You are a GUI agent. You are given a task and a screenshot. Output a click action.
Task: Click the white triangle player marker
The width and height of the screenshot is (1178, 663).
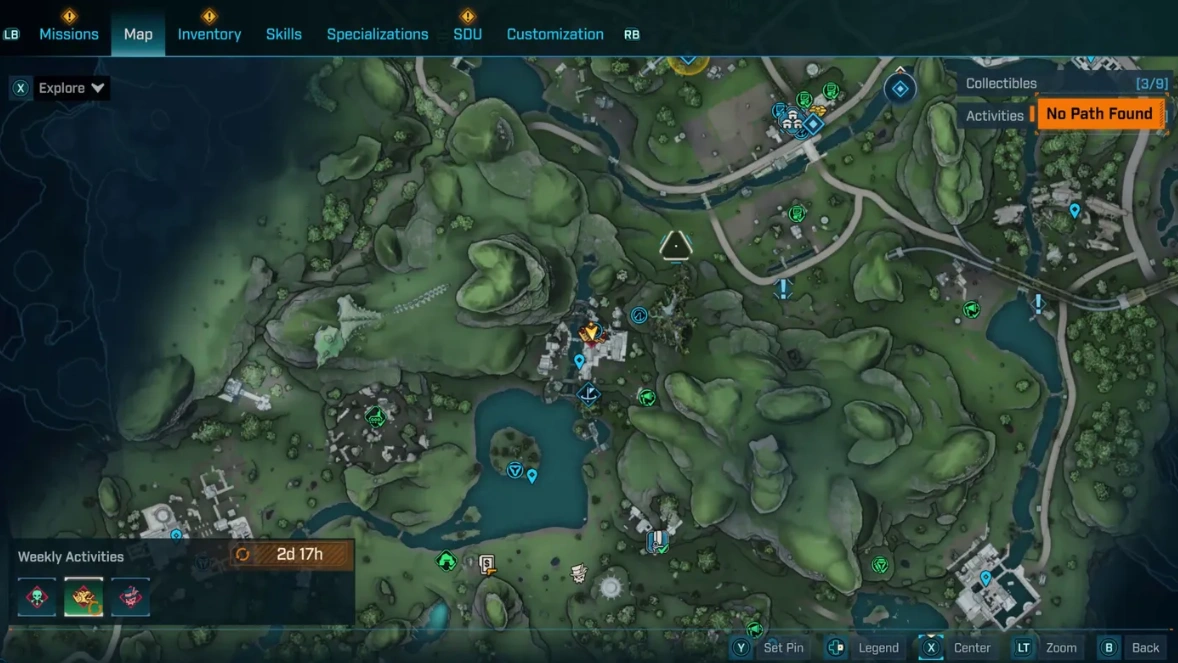676,244
